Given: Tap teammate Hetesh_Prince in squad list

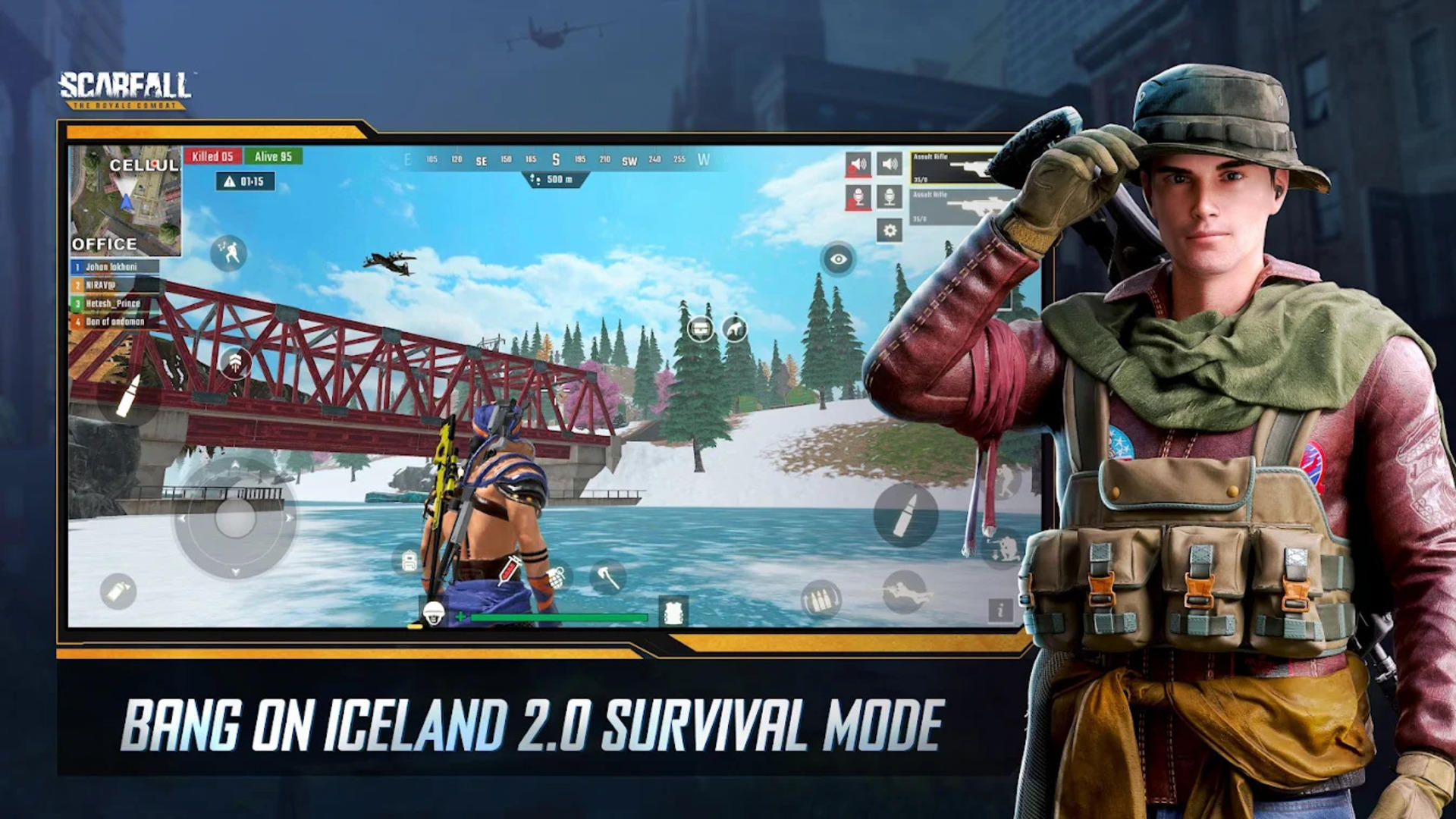Looking at the screenshot, I should [x=114, y=303].
